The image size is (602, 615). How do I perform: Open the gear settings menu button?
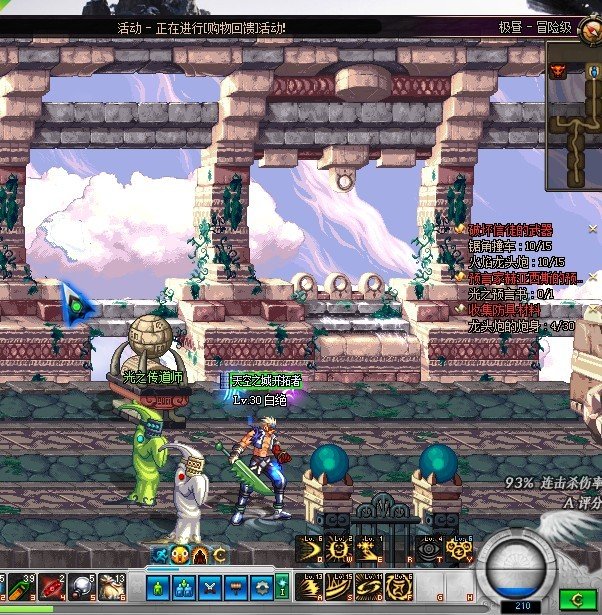[262, 587]
